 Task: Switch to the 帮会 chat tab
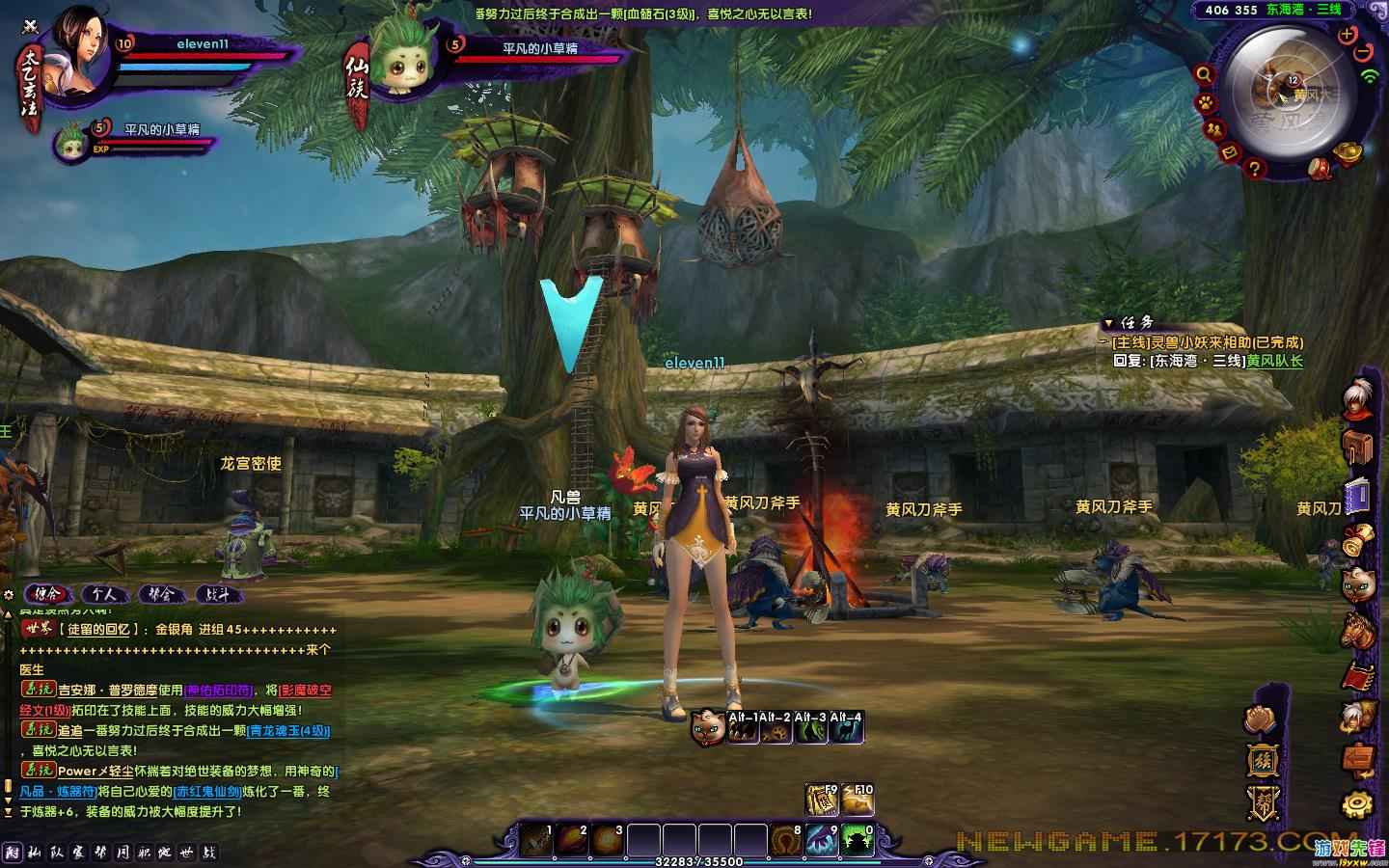coord(161,594)
